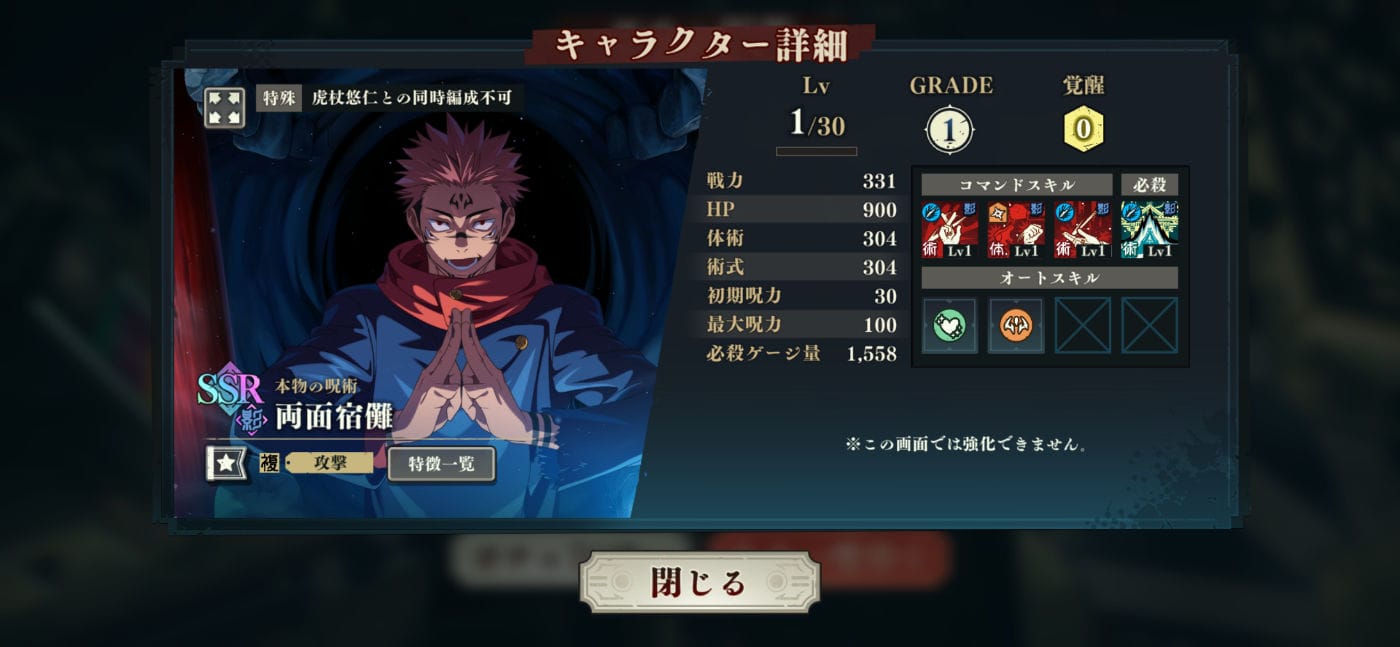The height and width of the screenshot is (647, 1400).
Task: Select the crossed-fingers hand command skill
Action: (949, 229)
